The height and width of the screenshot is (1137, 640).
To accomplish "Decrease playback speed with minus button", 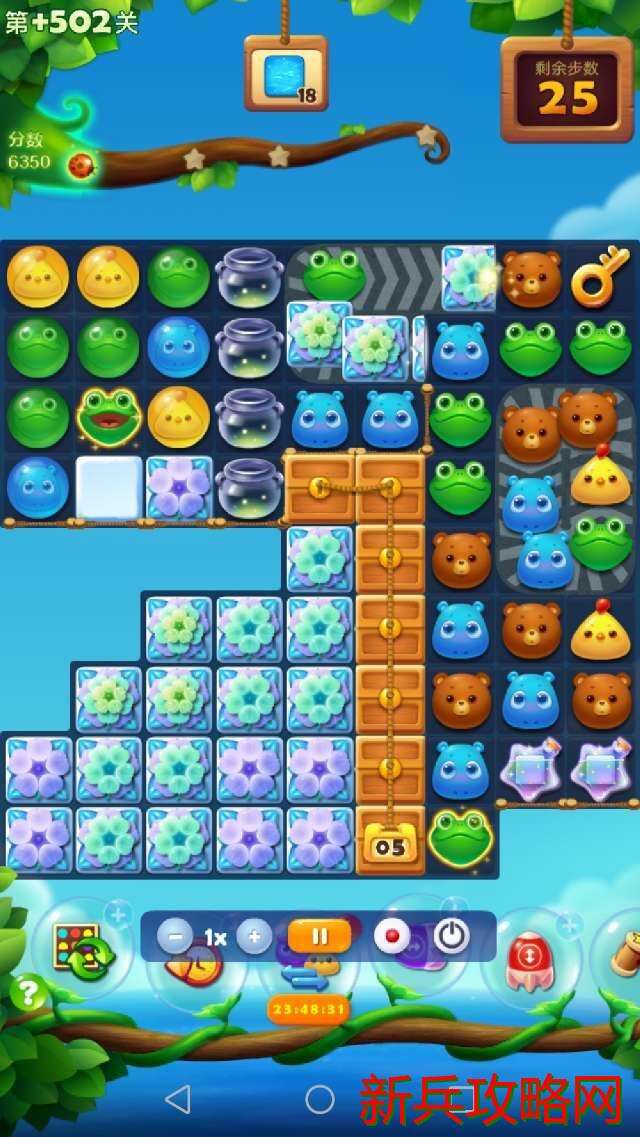I will [x=175, y=937].
